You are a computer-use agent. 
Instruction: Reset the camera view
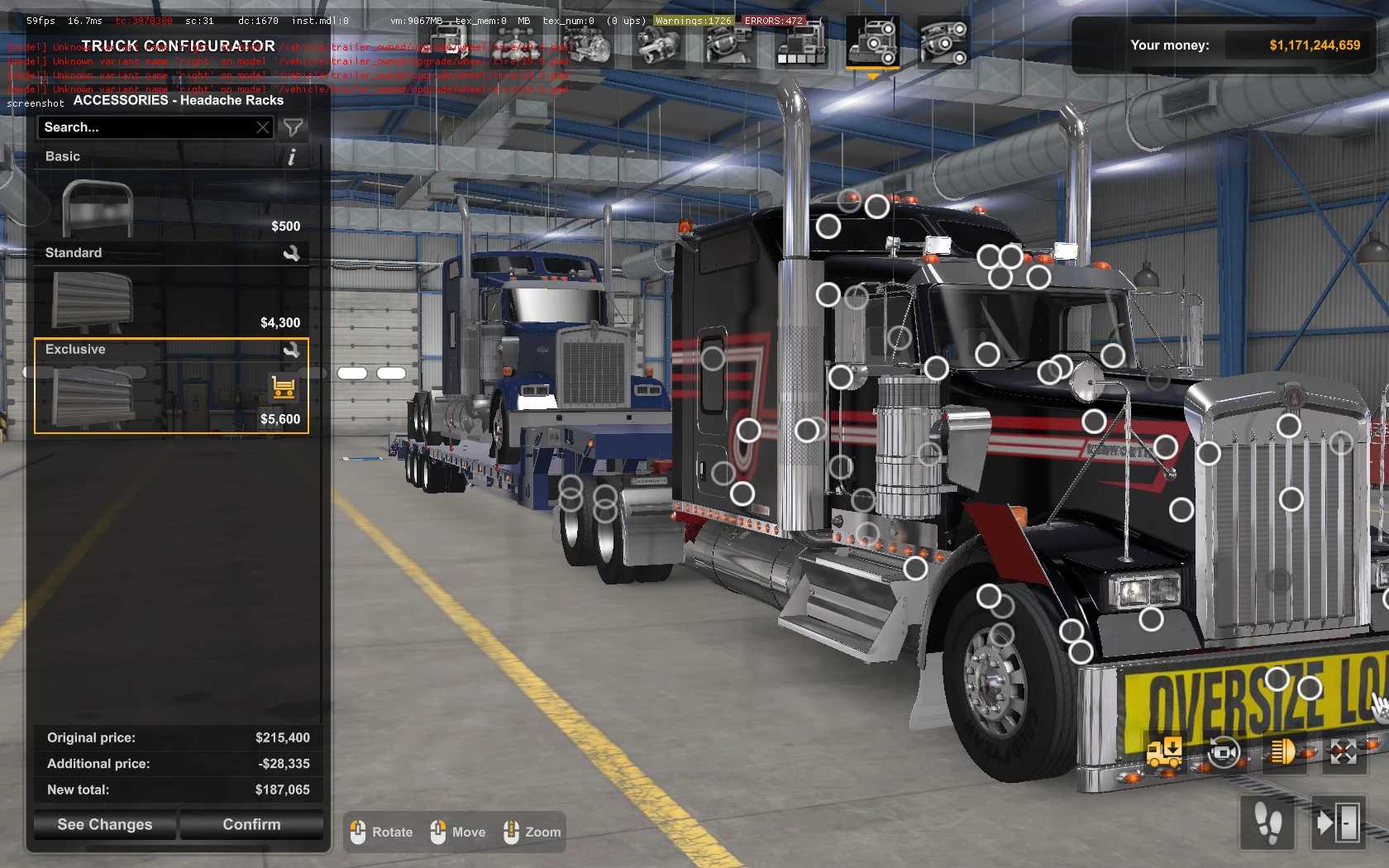pyautogui.click(x=1224, y=751)
